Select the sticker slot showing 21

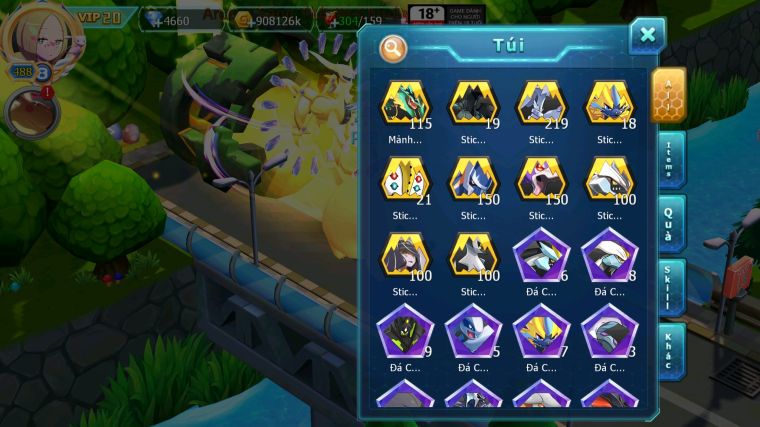pos(405,180)
